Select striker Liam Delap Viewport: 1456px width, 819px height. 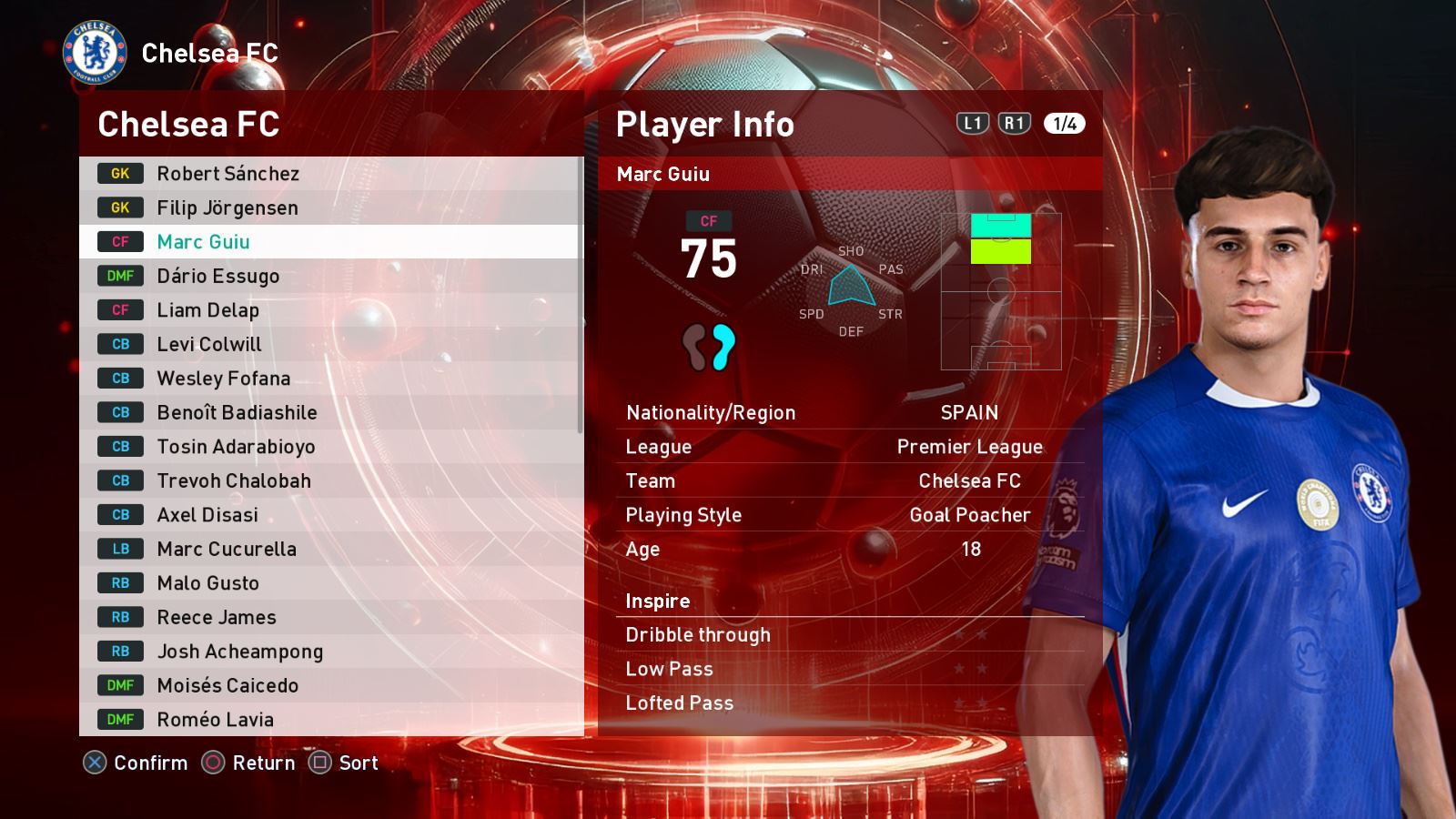click(x=328, y=310)
